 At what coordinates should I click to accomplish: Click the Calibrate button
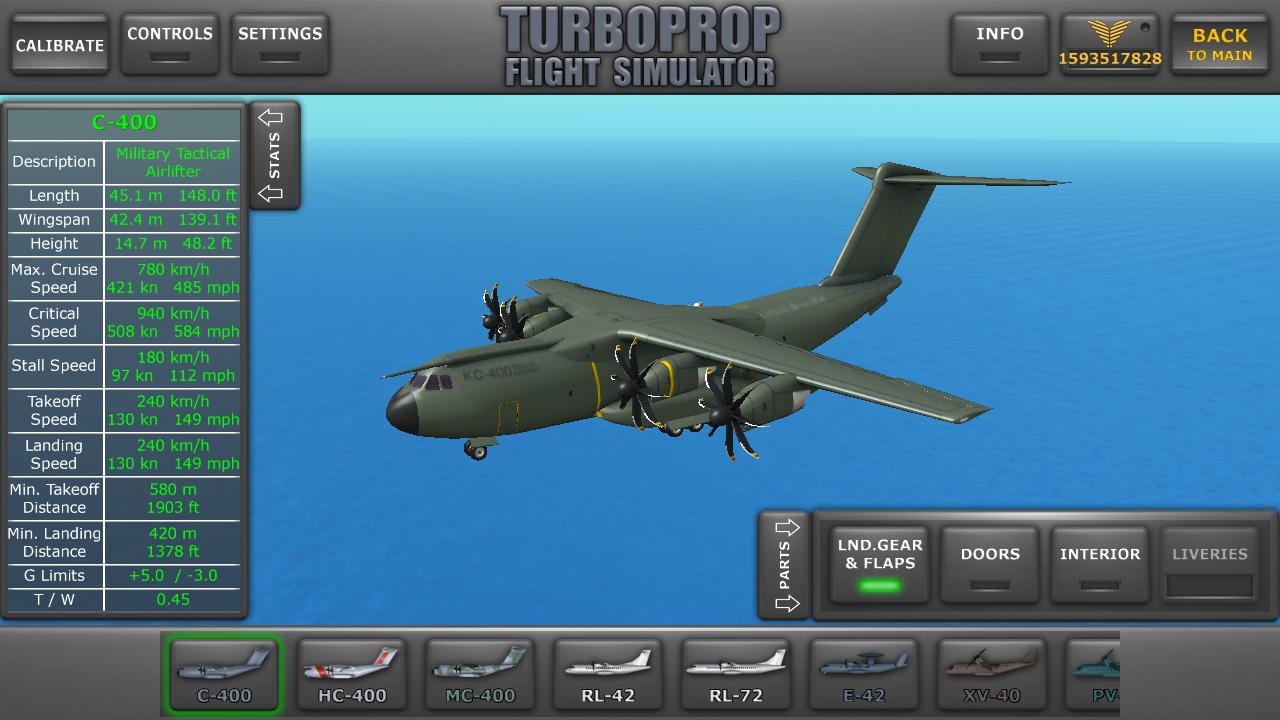point(60,45)
